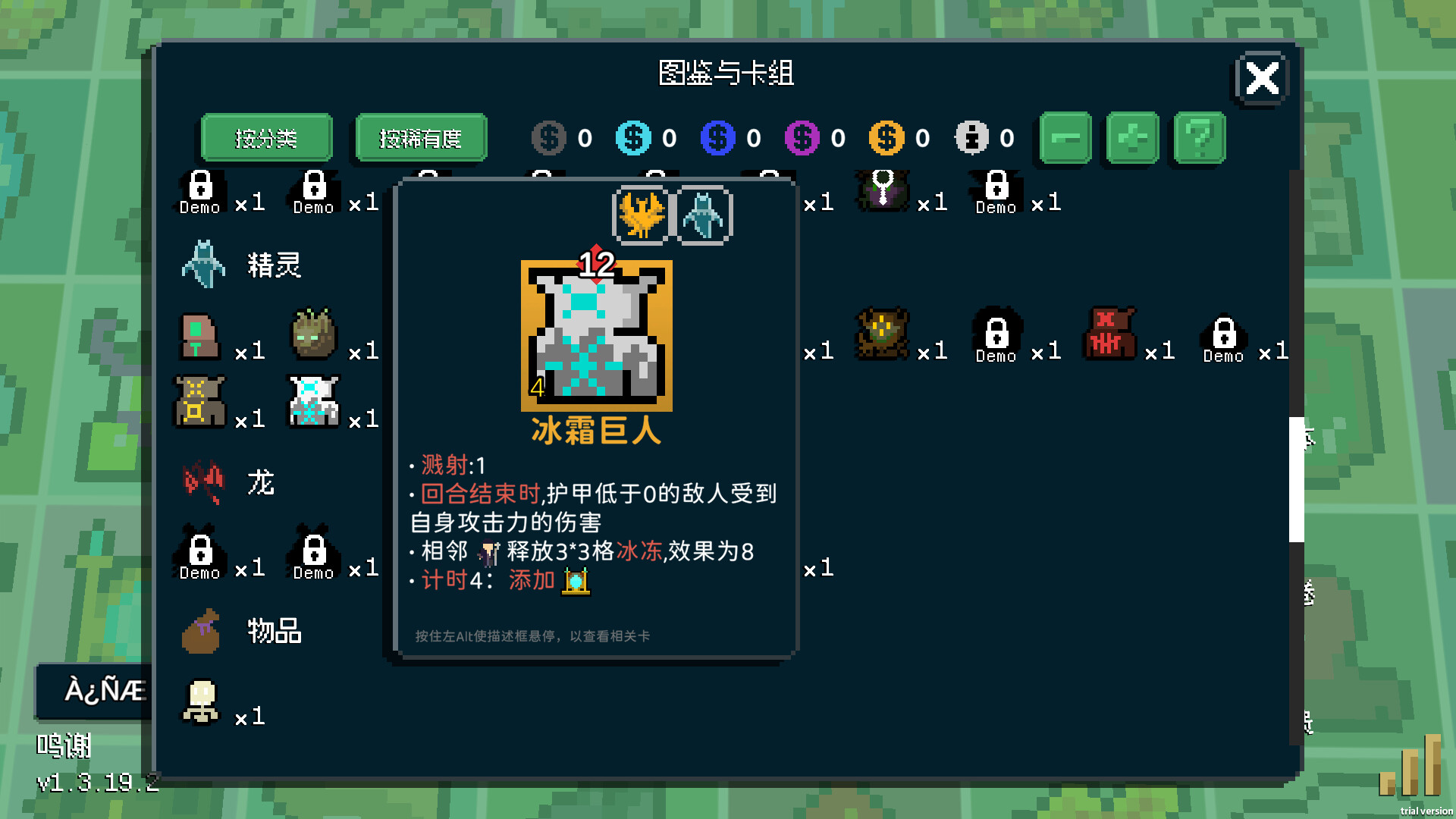This screenshot has height=819, width=1456.
Task: Toggle sorting with the 按稀有度 button
Action: (x=419, y=138)
